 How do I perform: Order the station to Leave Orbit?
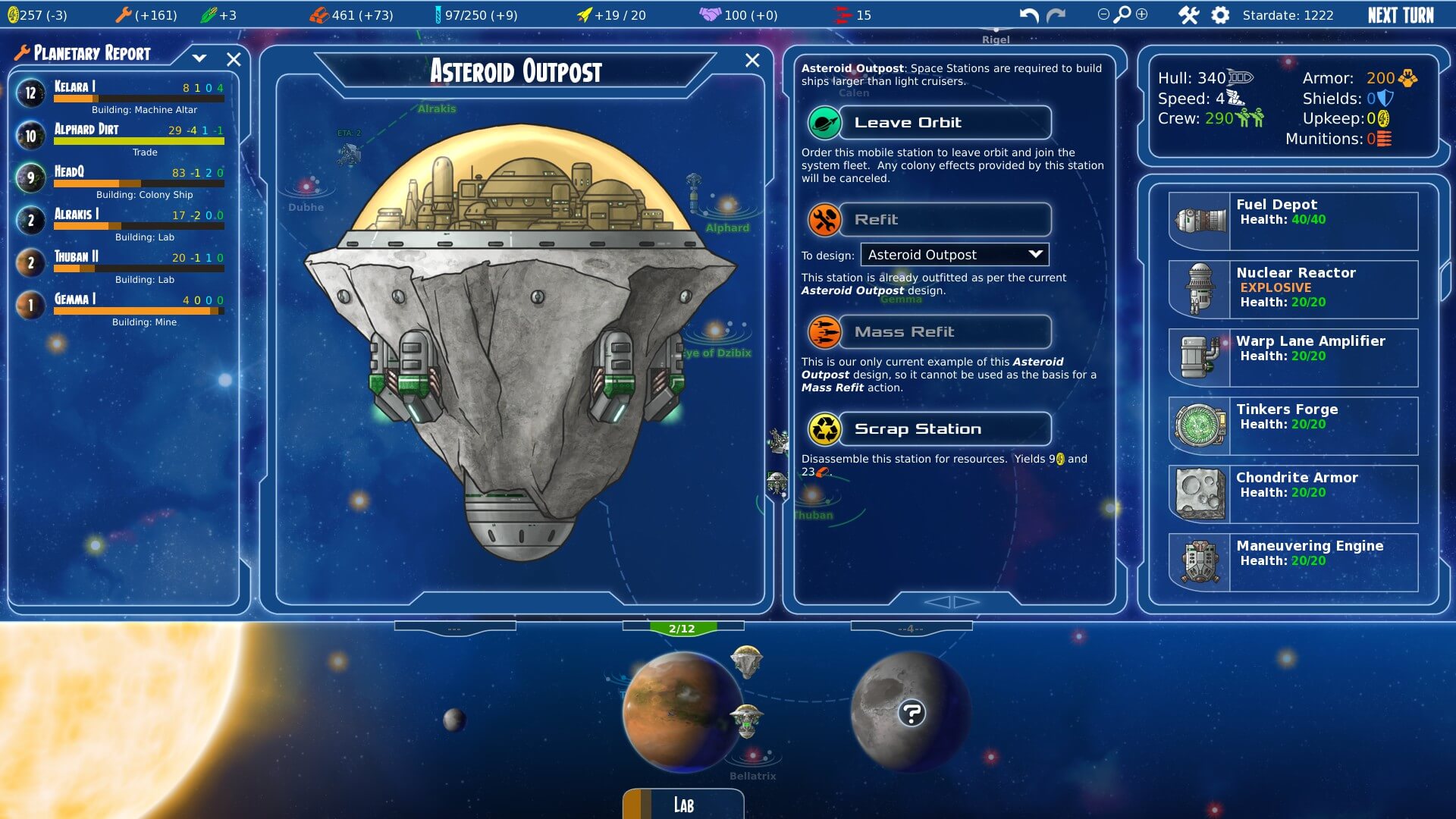pos(930,123)
